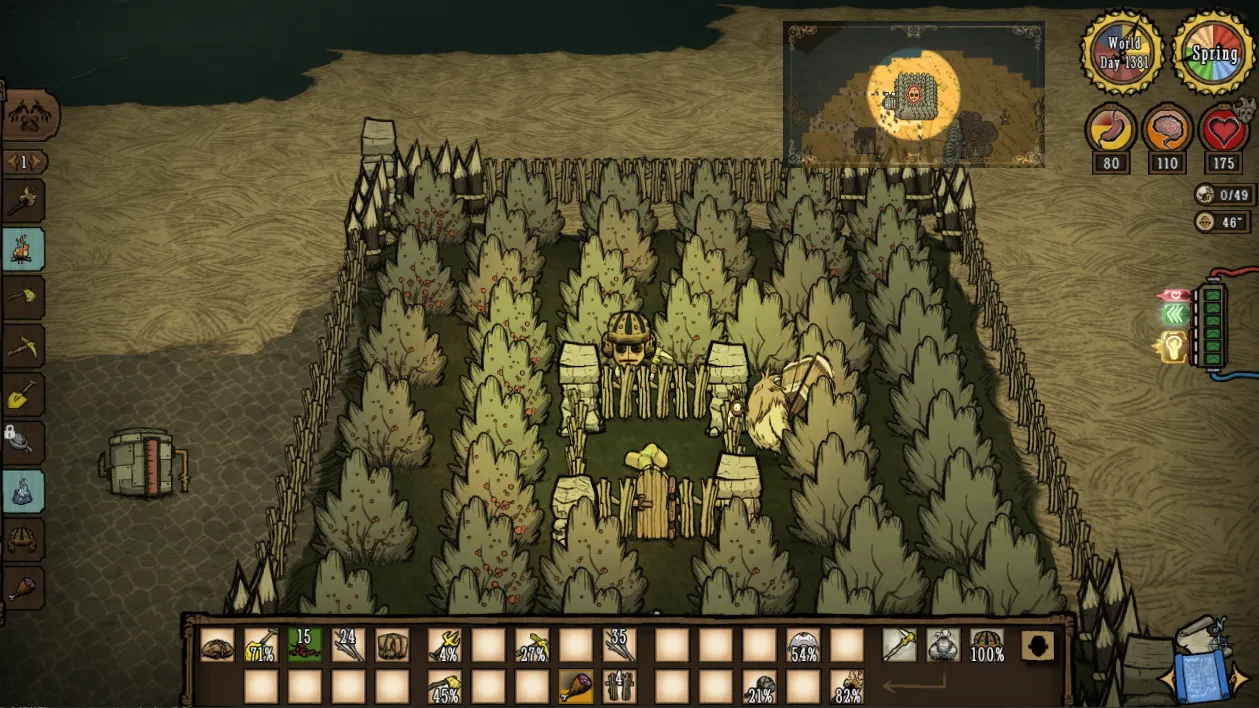Select the golden pitchfork at 4%
The width and height of the screenshot is (1259, 708).
coord(444,645)
